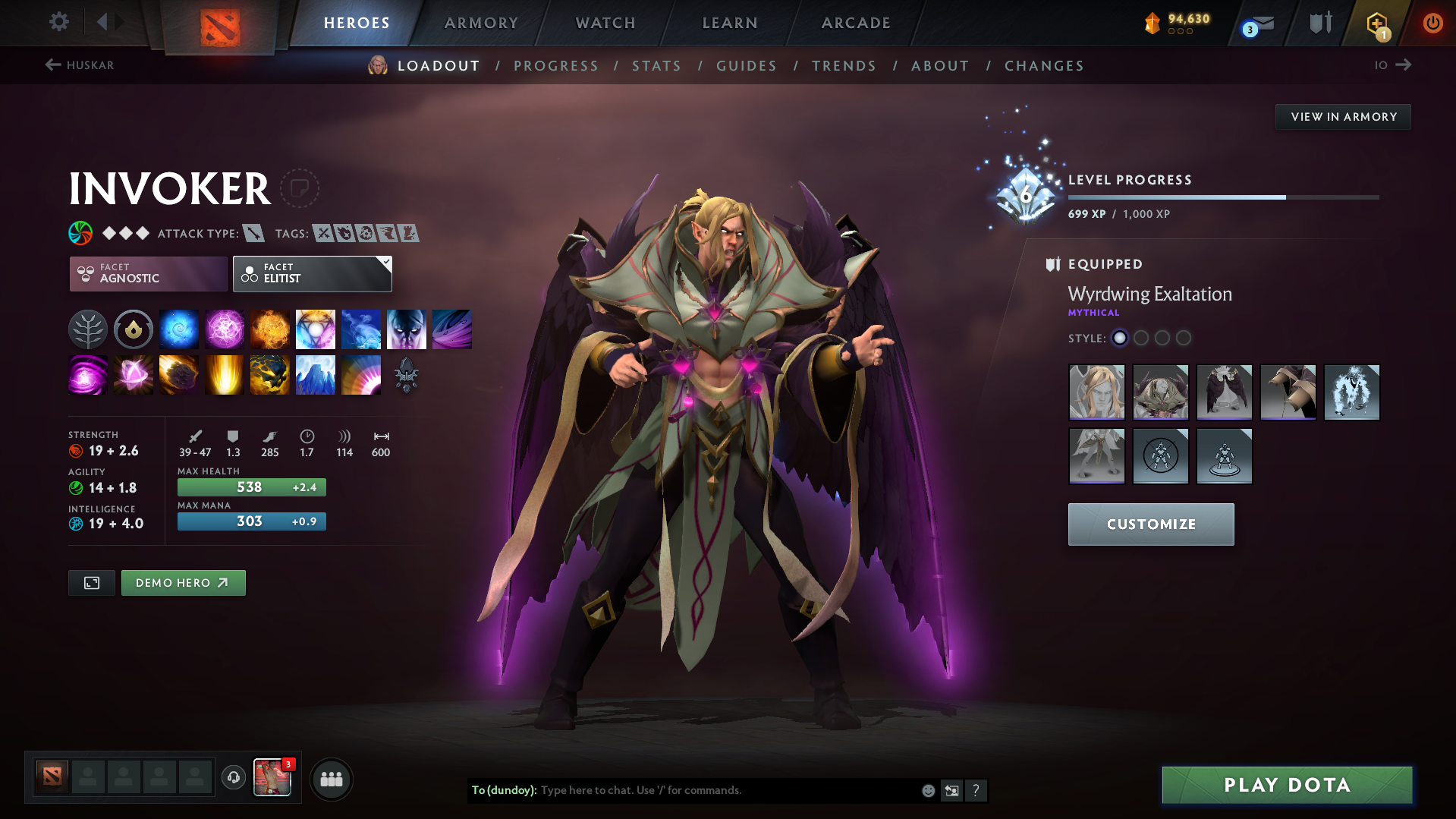Click the settings gear icon
This screenshot has width=1456, height=819.
point(58,22)
